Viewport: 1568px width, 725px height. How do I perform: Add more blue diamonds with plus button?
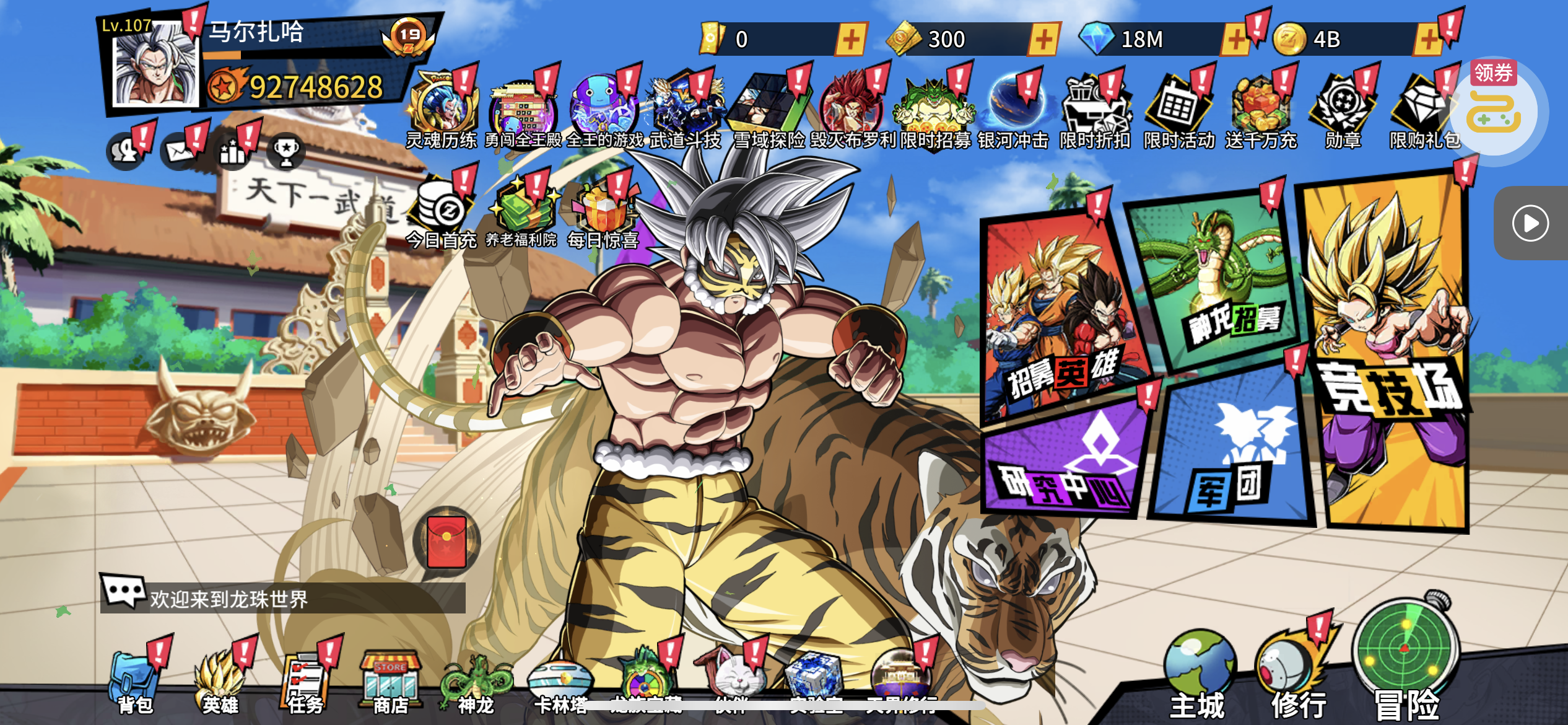coord(1235,40)
